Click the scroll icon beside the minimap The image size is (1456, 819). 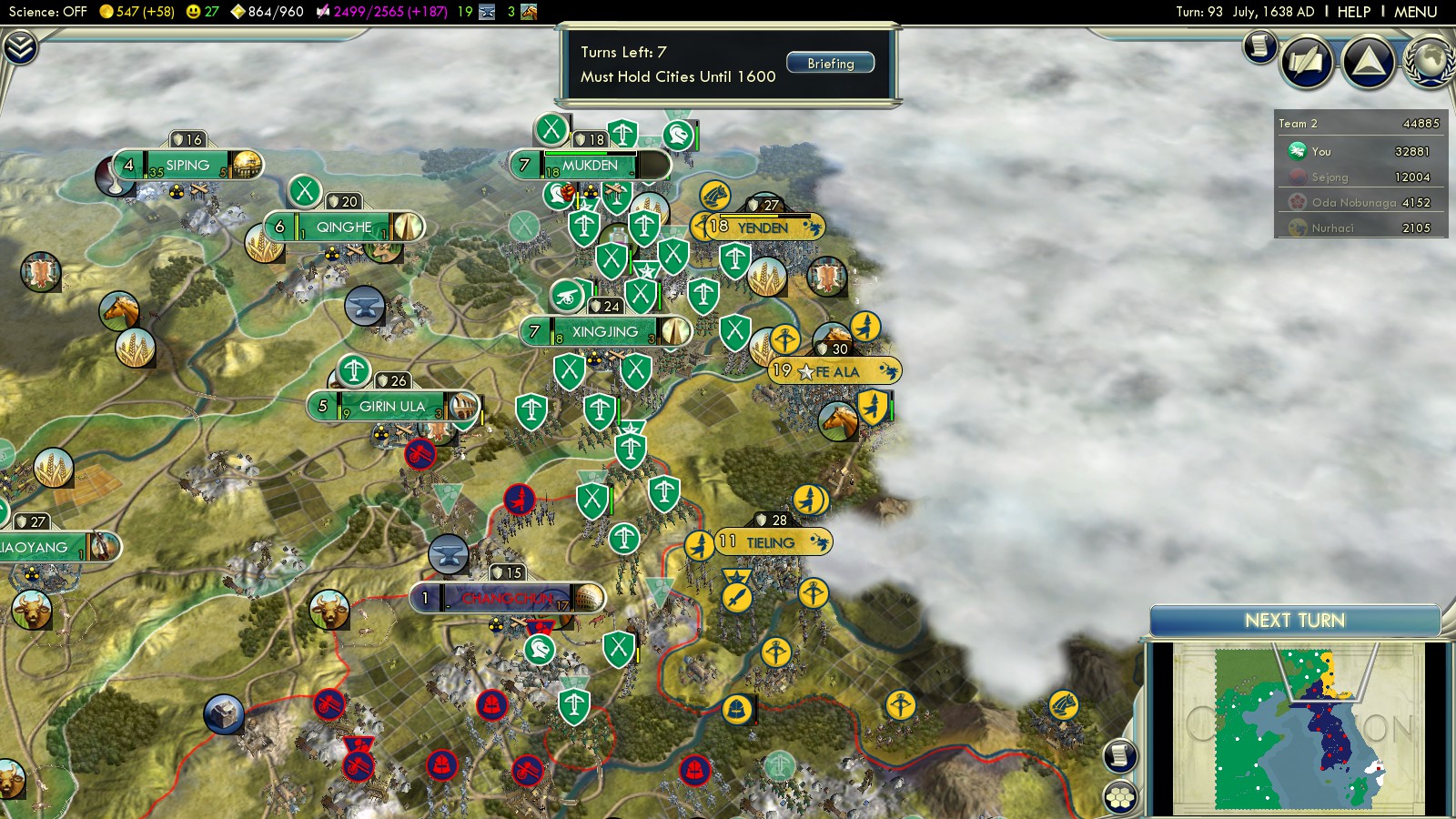tap(1120, 755)
